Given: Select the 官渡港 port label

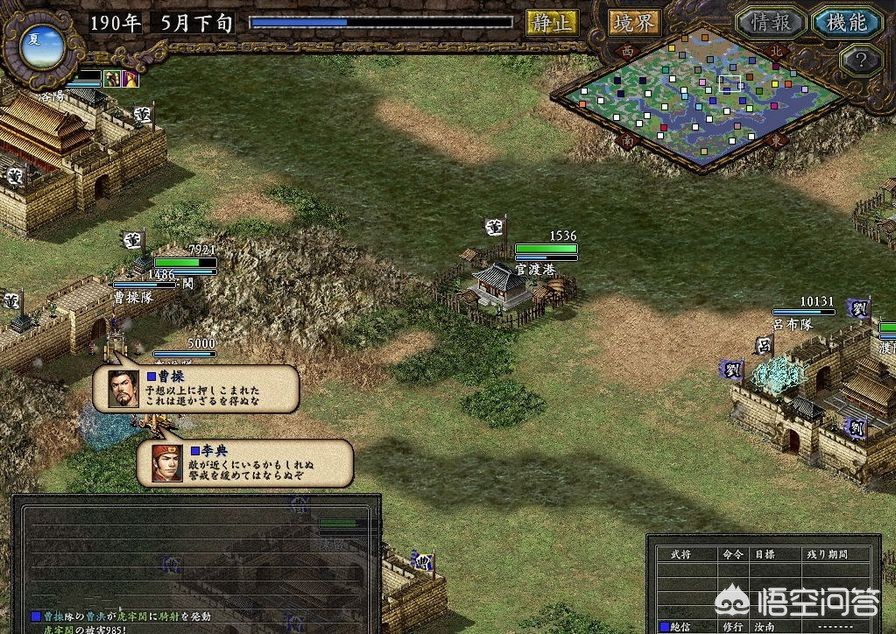Looking at the screenshot, I should [534, 269].
